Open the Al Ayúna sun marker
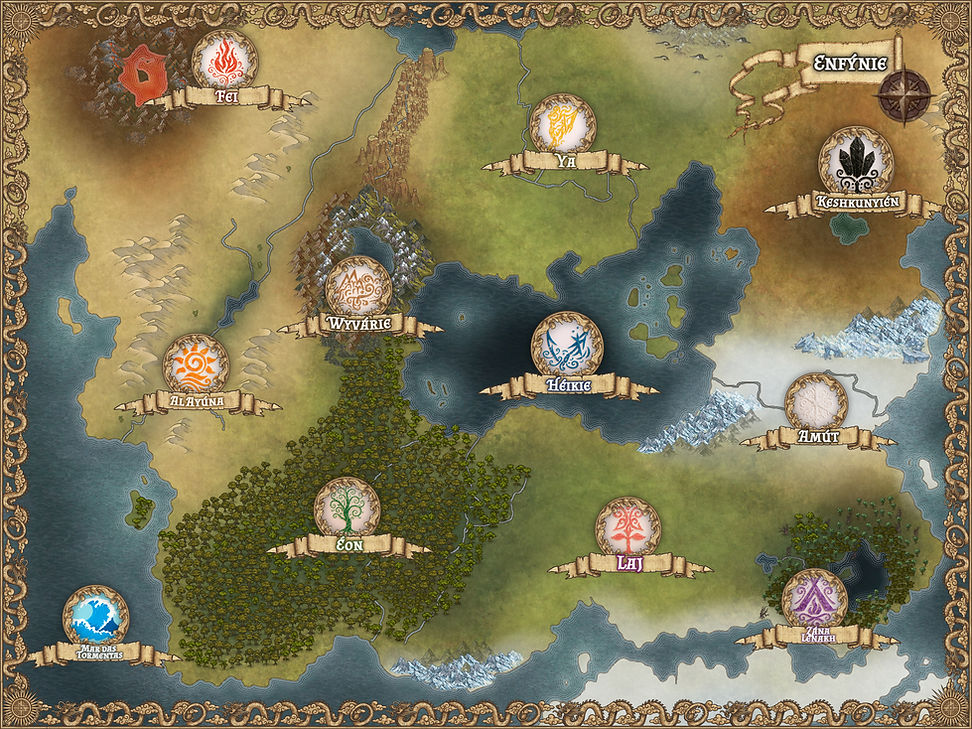Image resolution: width=972 pixels, height=729 pixels. pos(196,366)
